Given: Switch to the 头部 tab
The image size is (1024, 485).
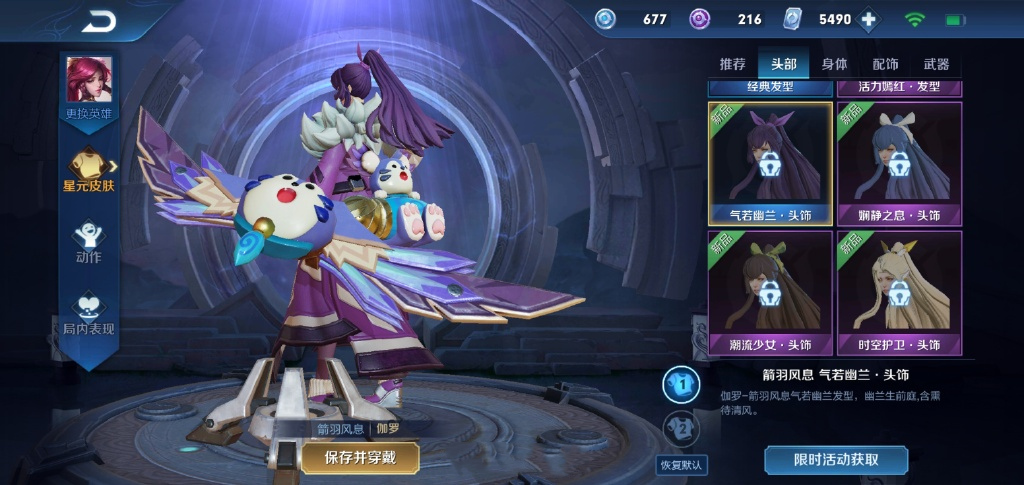Looking at the screenshot, I should tap(784, 64).
